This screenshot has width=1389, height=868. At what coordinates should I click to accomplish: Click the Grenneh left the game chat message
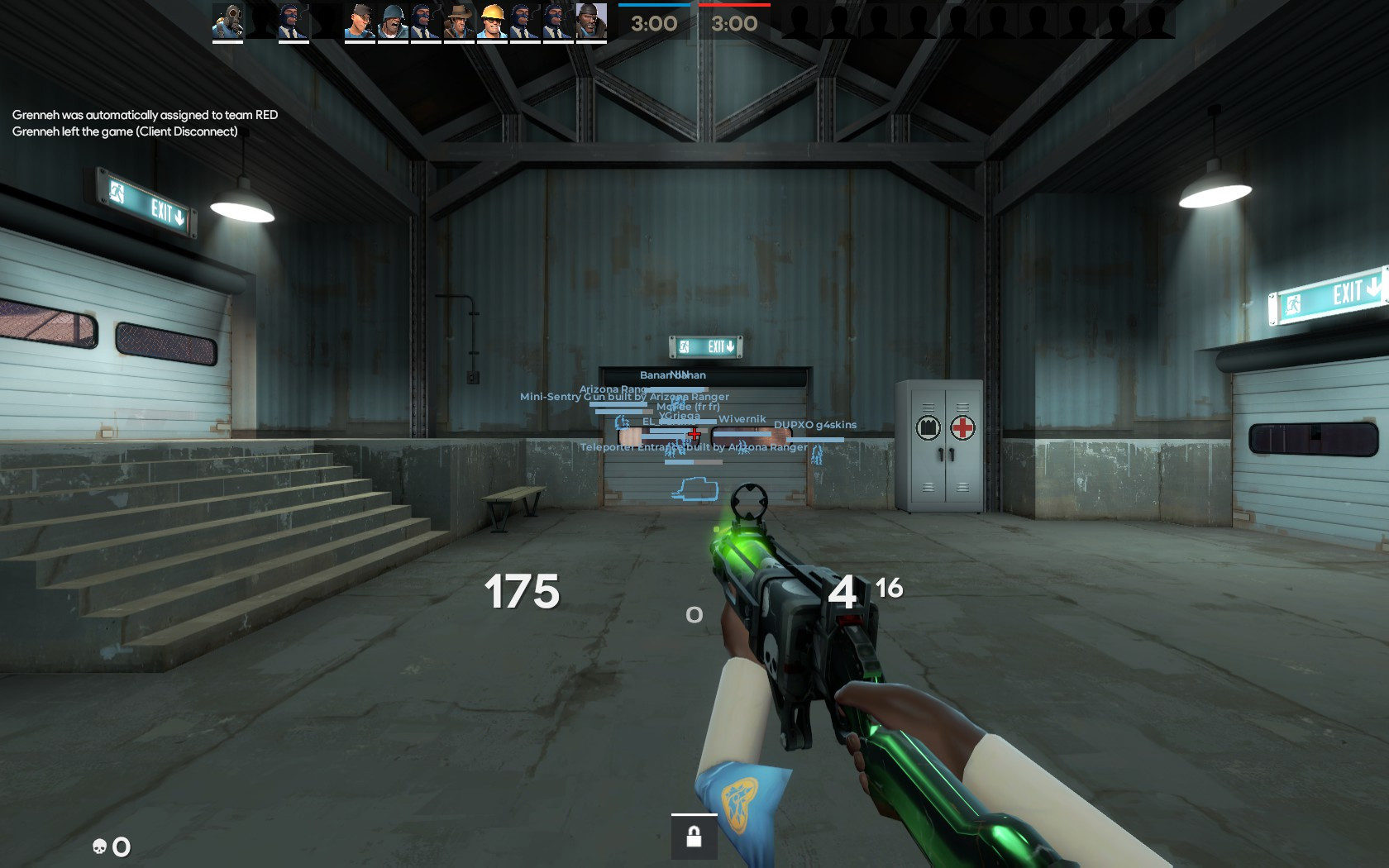click(x=125, y=131)
